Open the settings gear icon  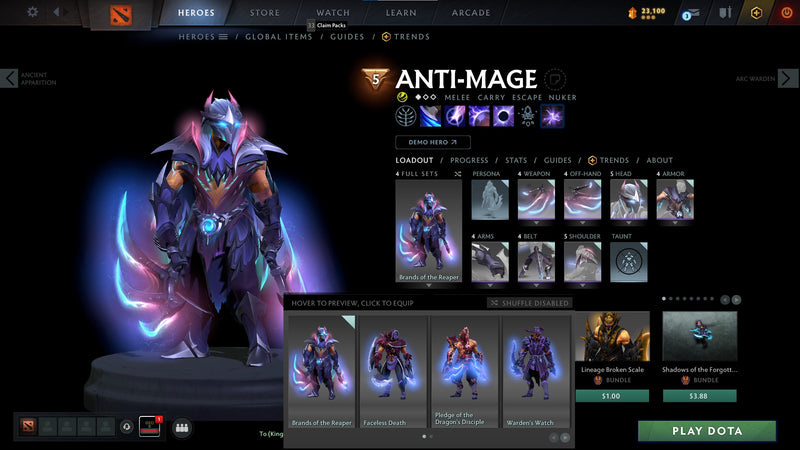click(32, 12)
